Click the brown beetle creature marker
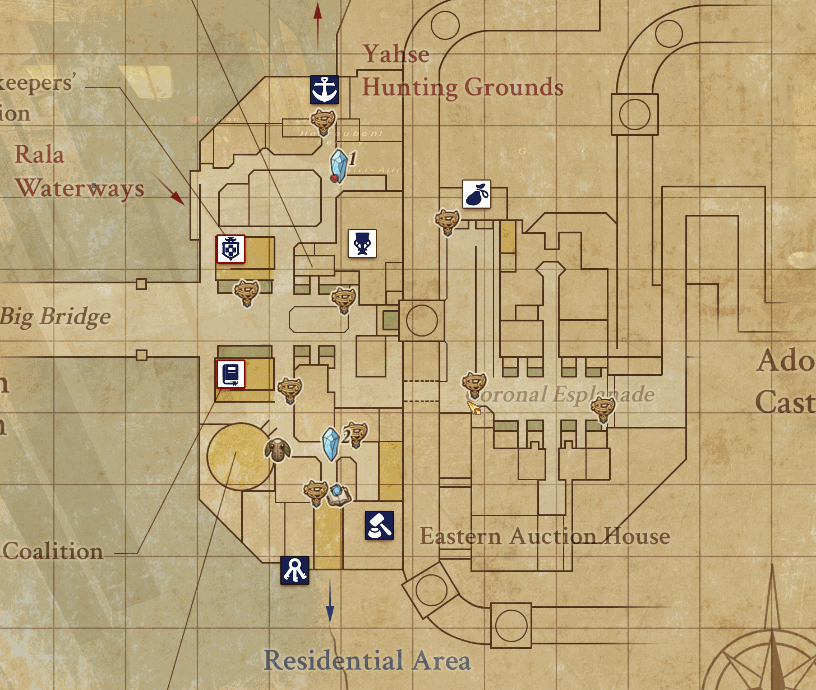 point(277,451)
